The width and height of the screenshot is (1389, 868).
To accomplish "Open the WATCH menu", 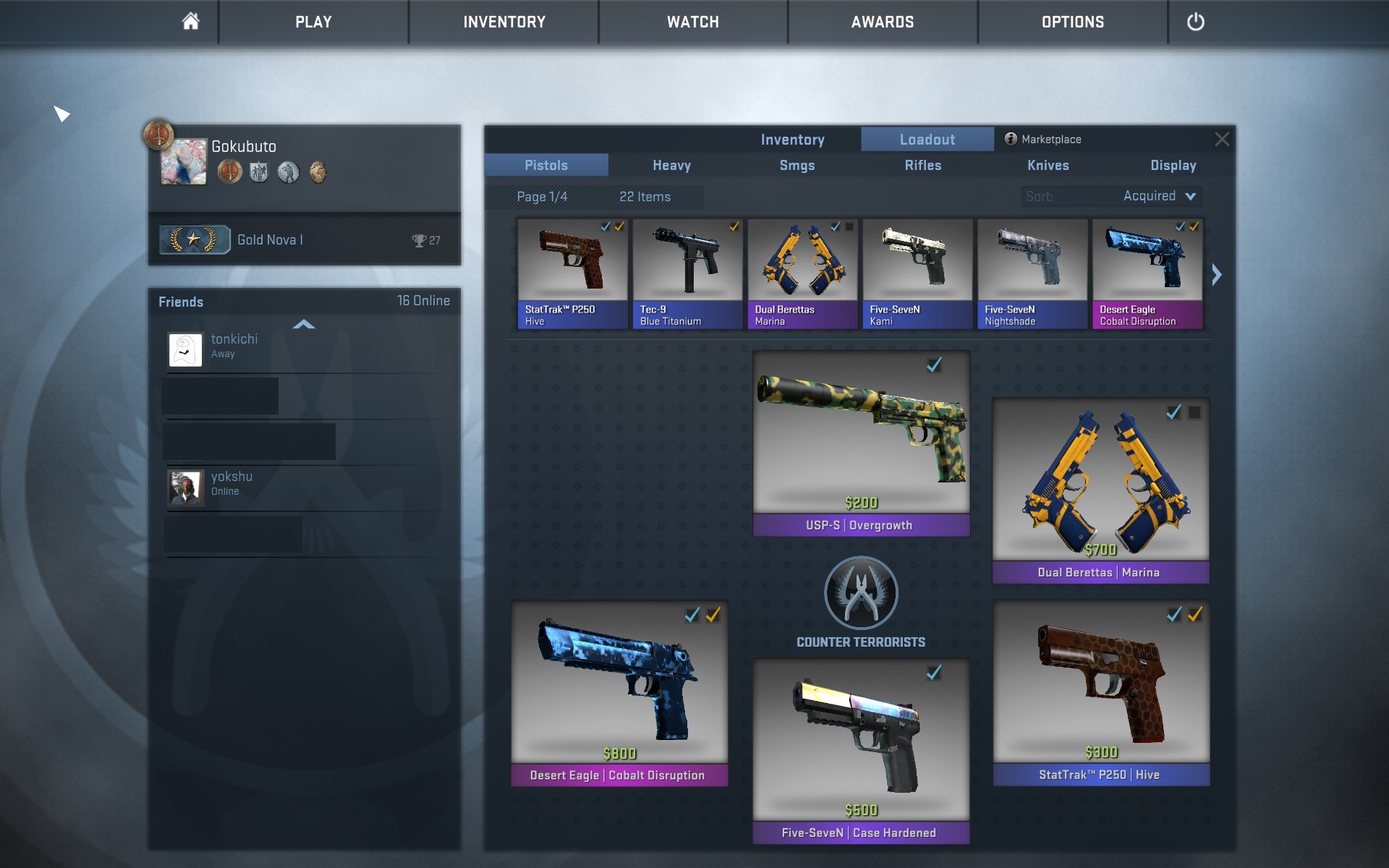I will pos(692,22).
